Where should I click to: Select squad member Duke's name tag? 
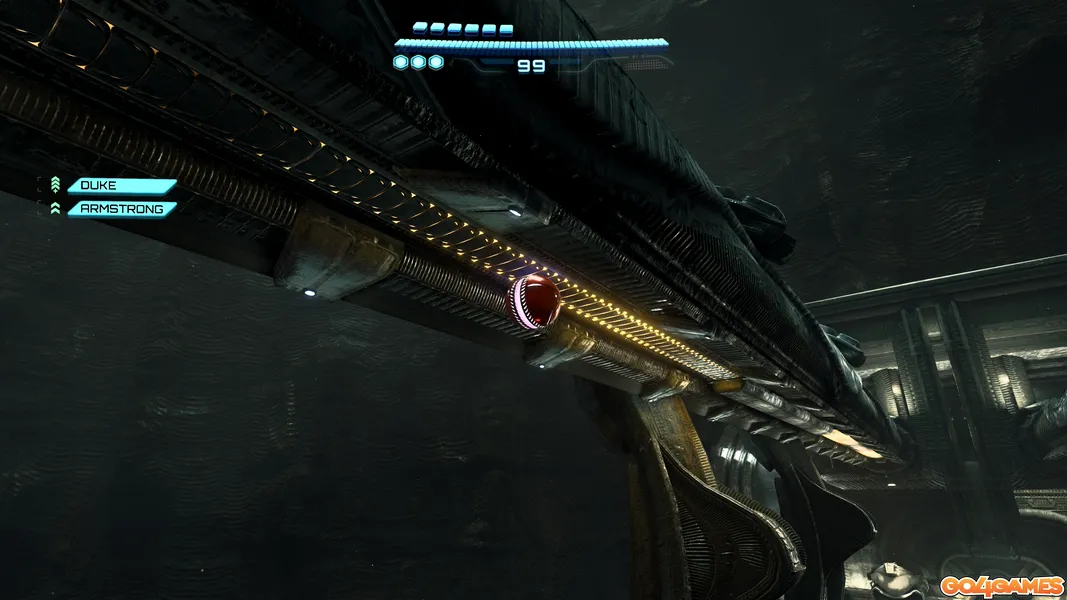click(121, 186)
